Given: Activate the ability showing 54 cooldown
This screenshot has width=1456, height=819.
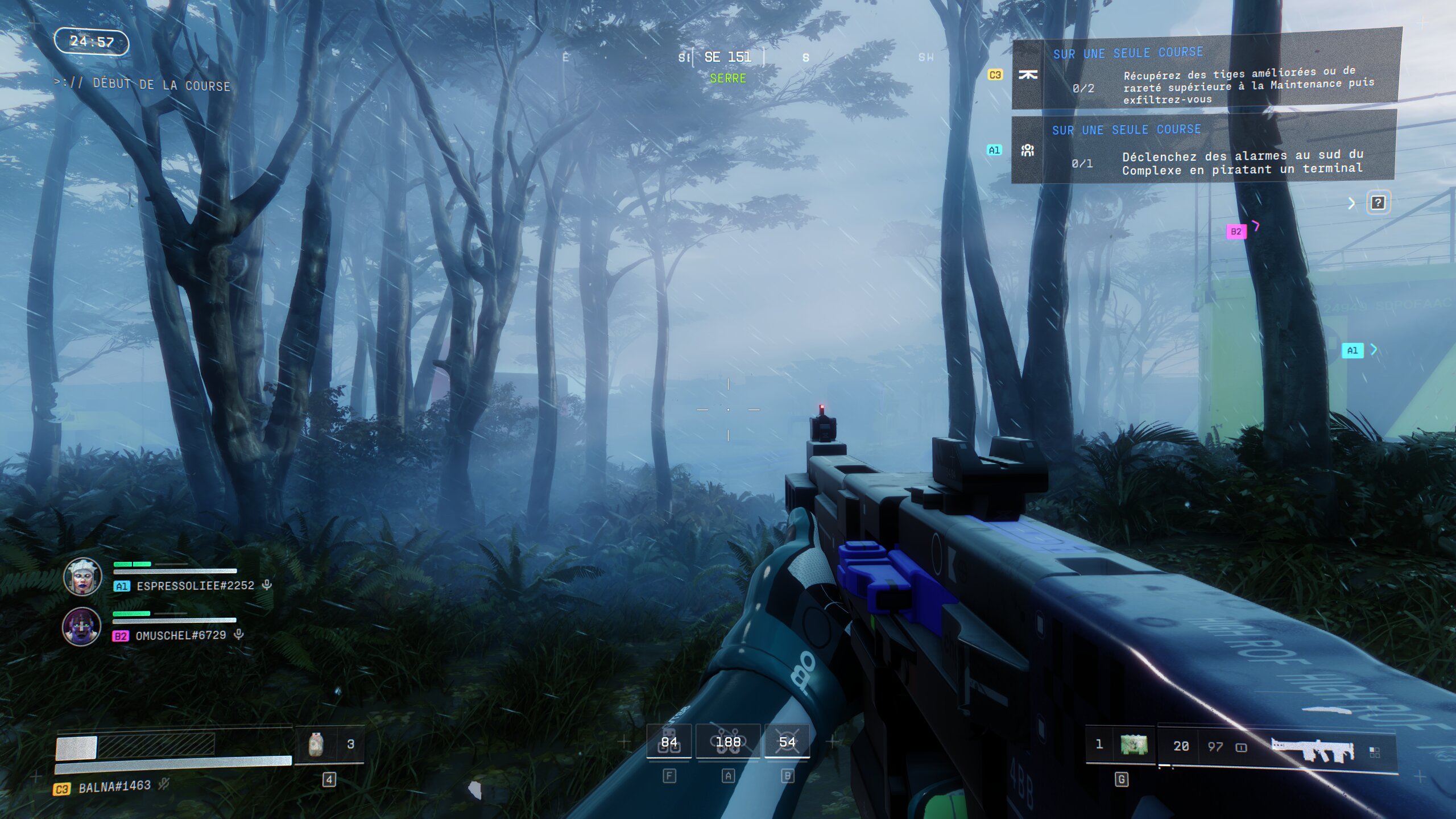Looking at the screenshot, I should pyautogui.click(x=787, y=742).
